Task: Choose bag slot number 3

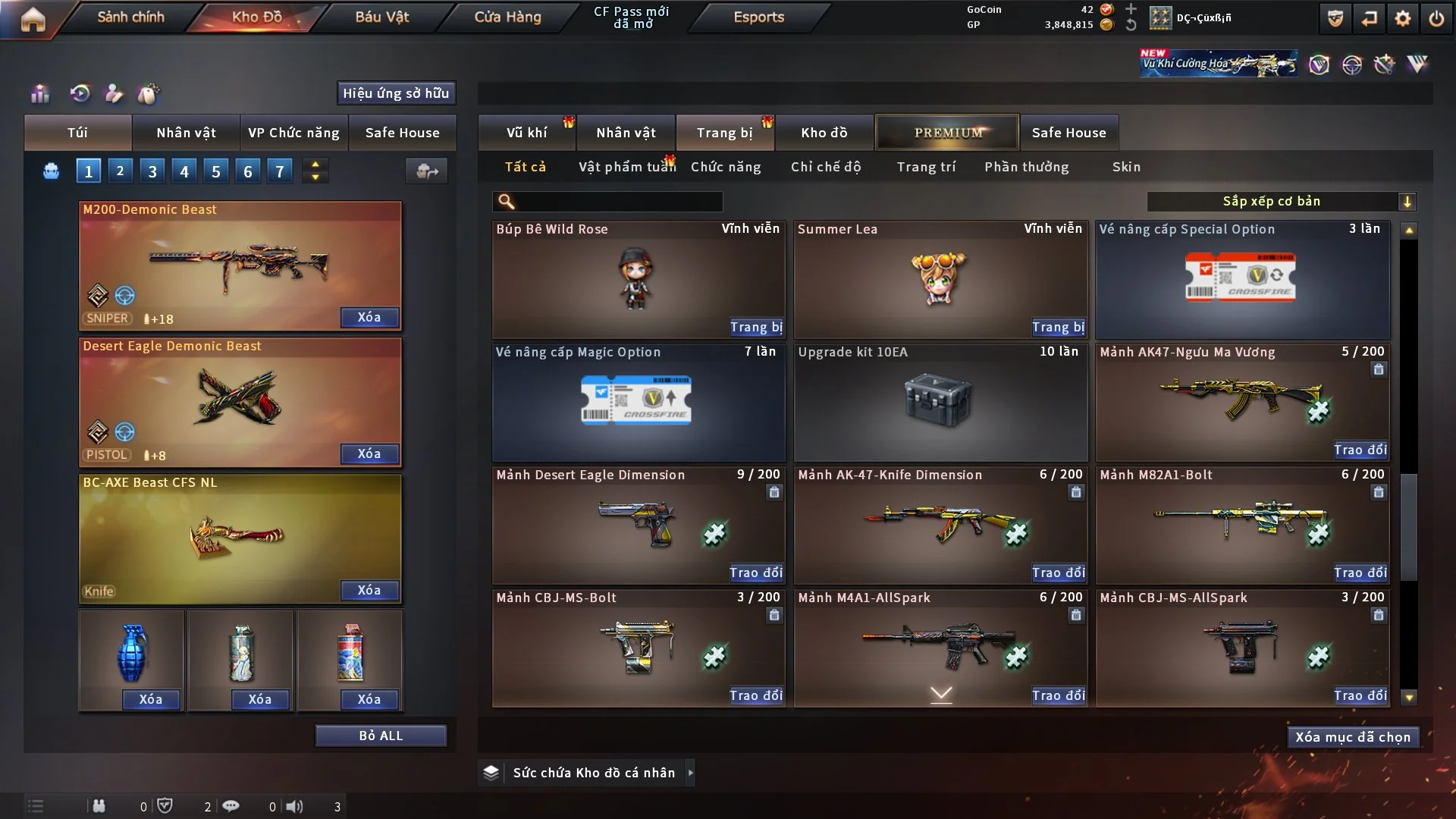Action: coord(152,171)
